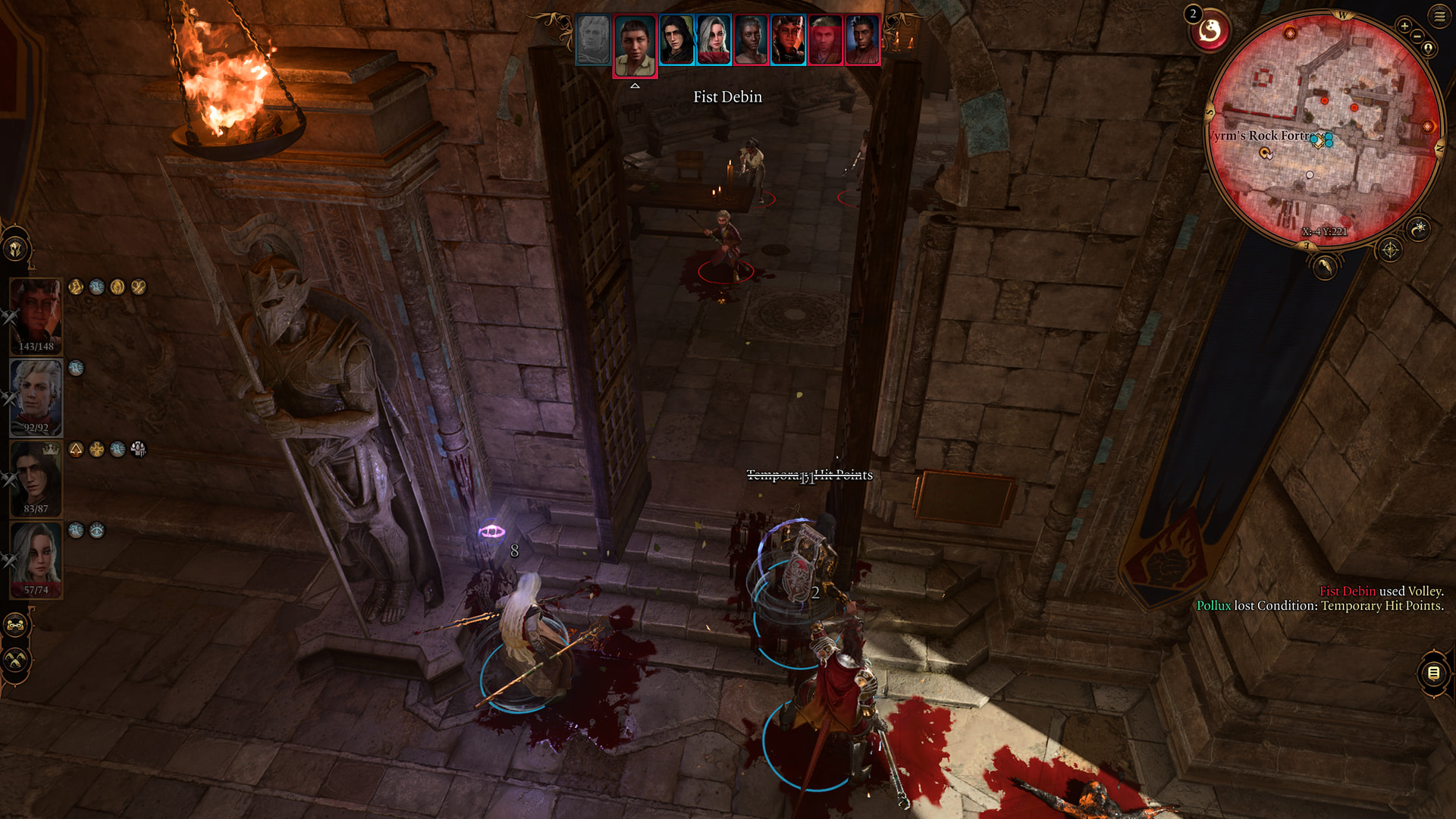This screenshot has height=819, width=1456.
Task: Click the red tadpole illithid powers icon
Action: click(1210, 32)
